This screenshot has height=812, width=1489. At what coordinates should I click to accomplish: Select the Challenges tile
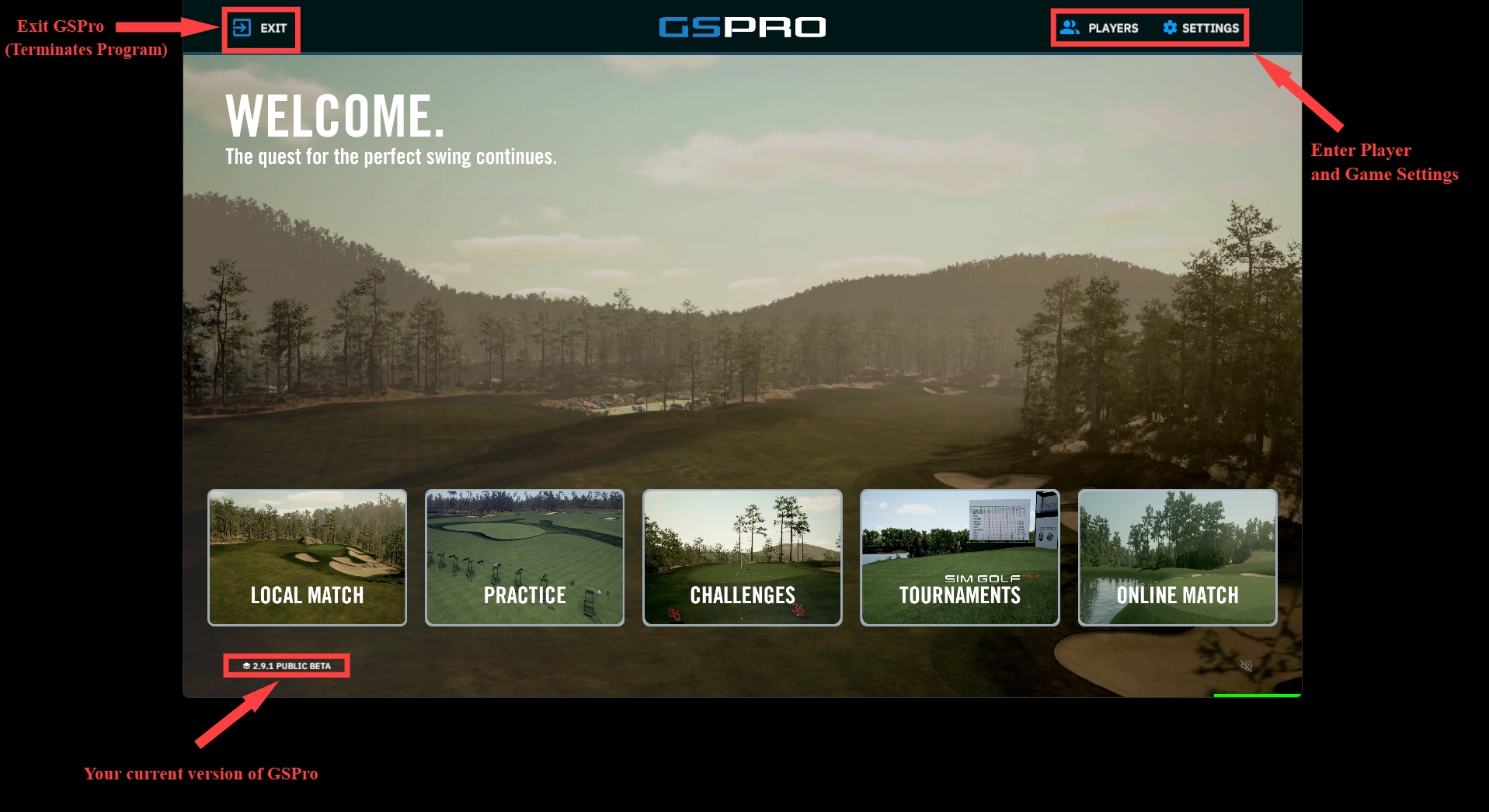[x=742, y=557]
